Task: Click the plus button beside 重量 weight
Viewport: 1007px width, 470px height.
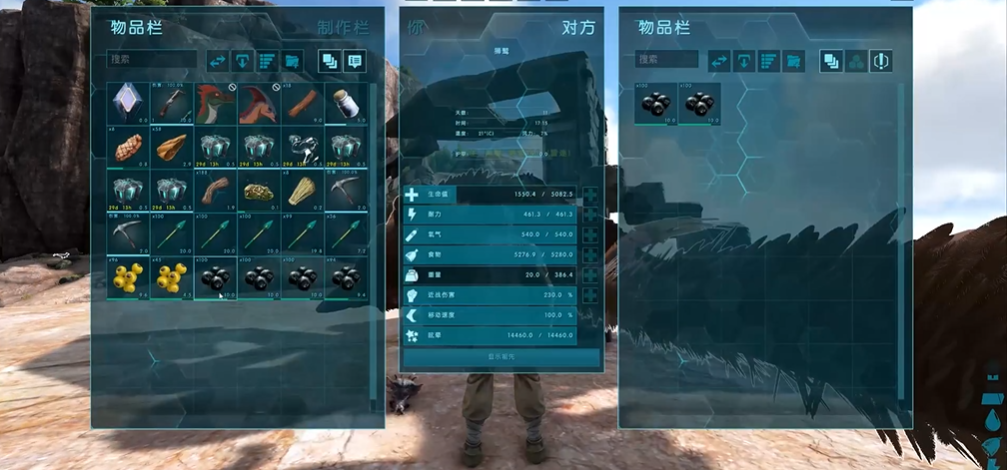Action: 591,275
